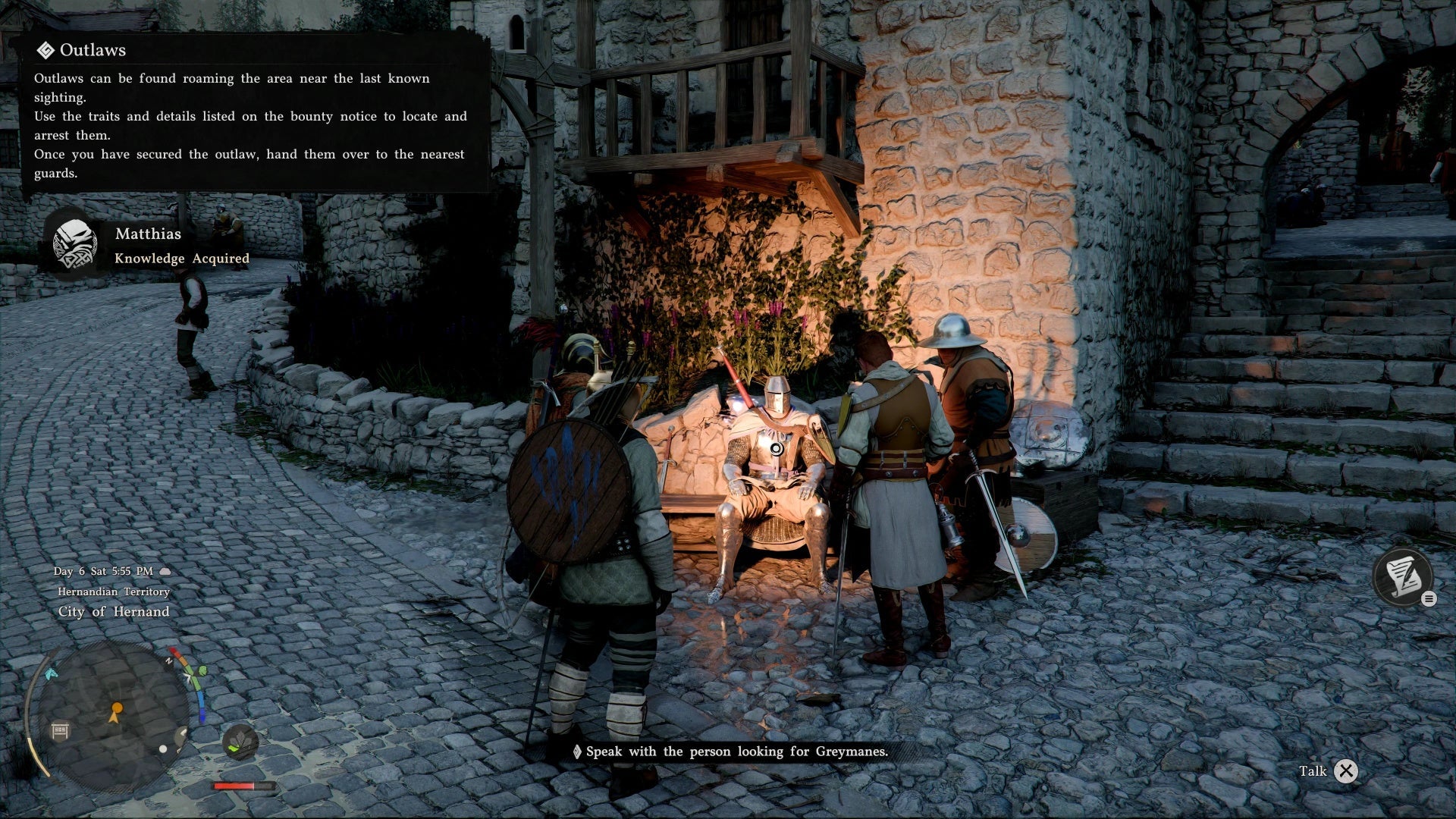The height and width of the screenshot is (819, 1456).
Task: Select the notice board marker on minimap
Action: coord(60,731)
